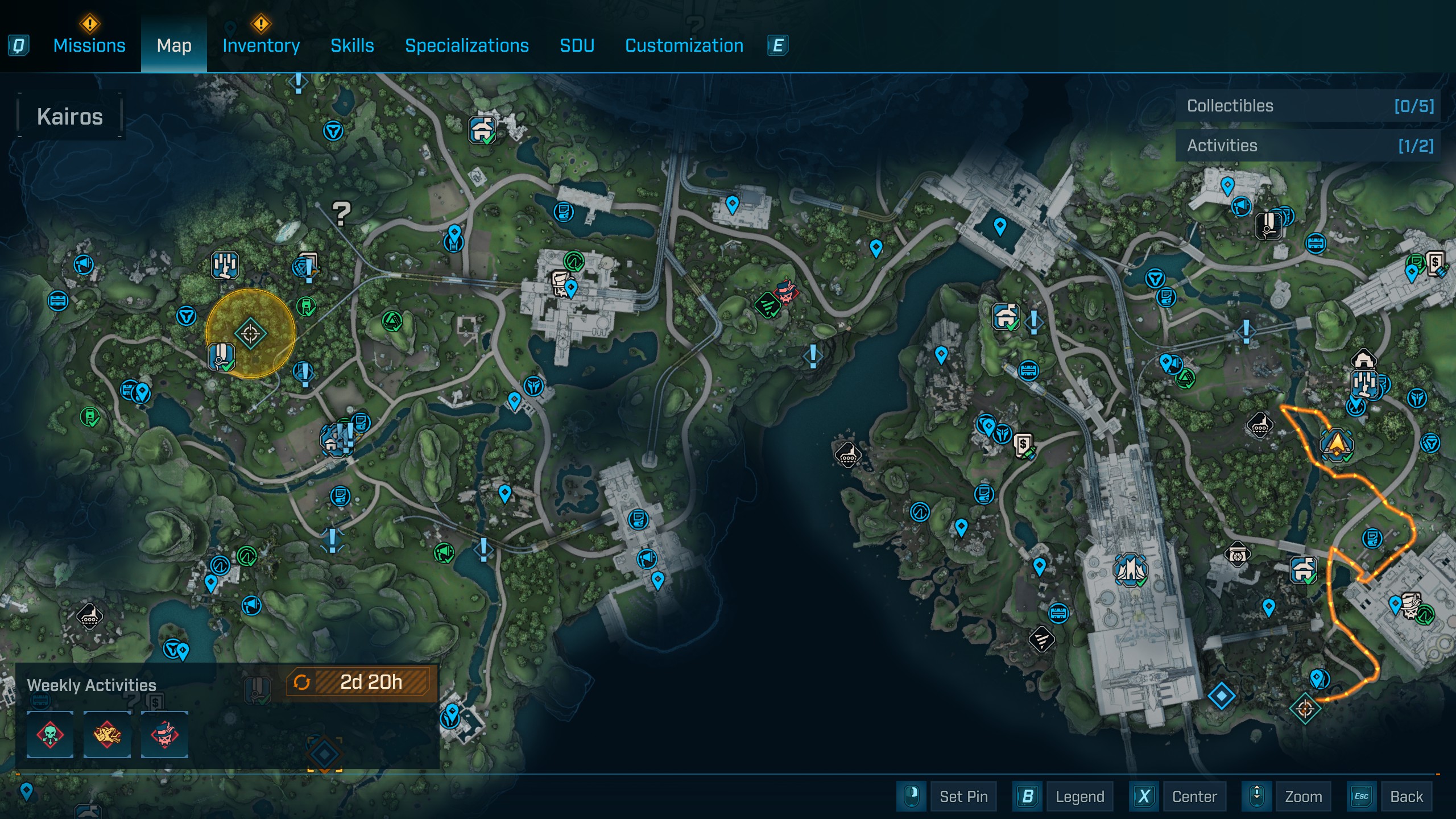1456x819 pixels.
Task: Switch to the Inventory tab
Action: coord(261,45)
